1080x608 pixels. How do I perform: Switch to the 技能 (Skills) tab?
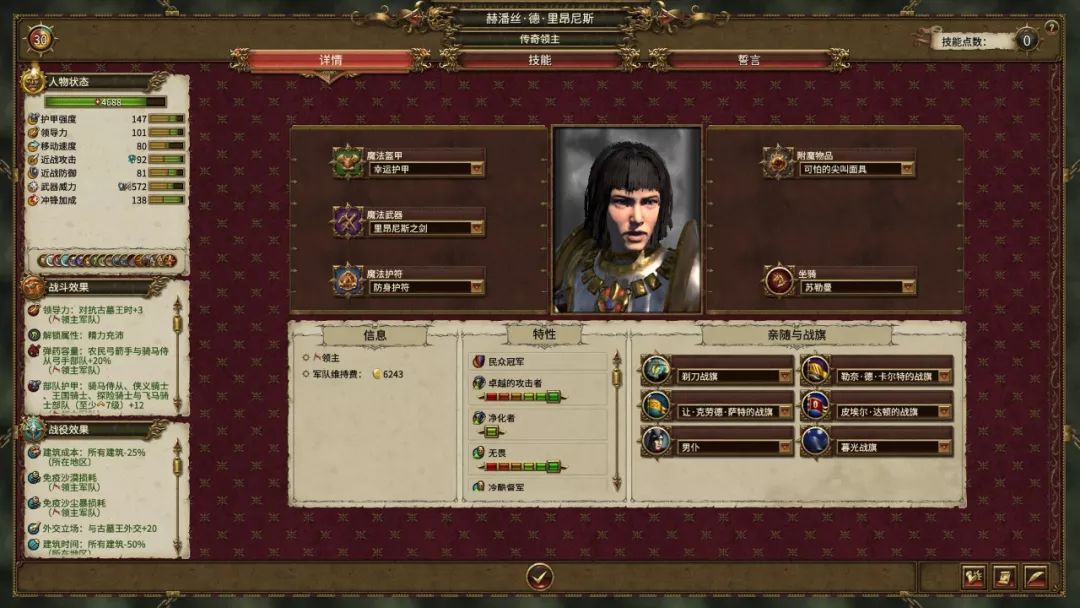click(539, 60)
